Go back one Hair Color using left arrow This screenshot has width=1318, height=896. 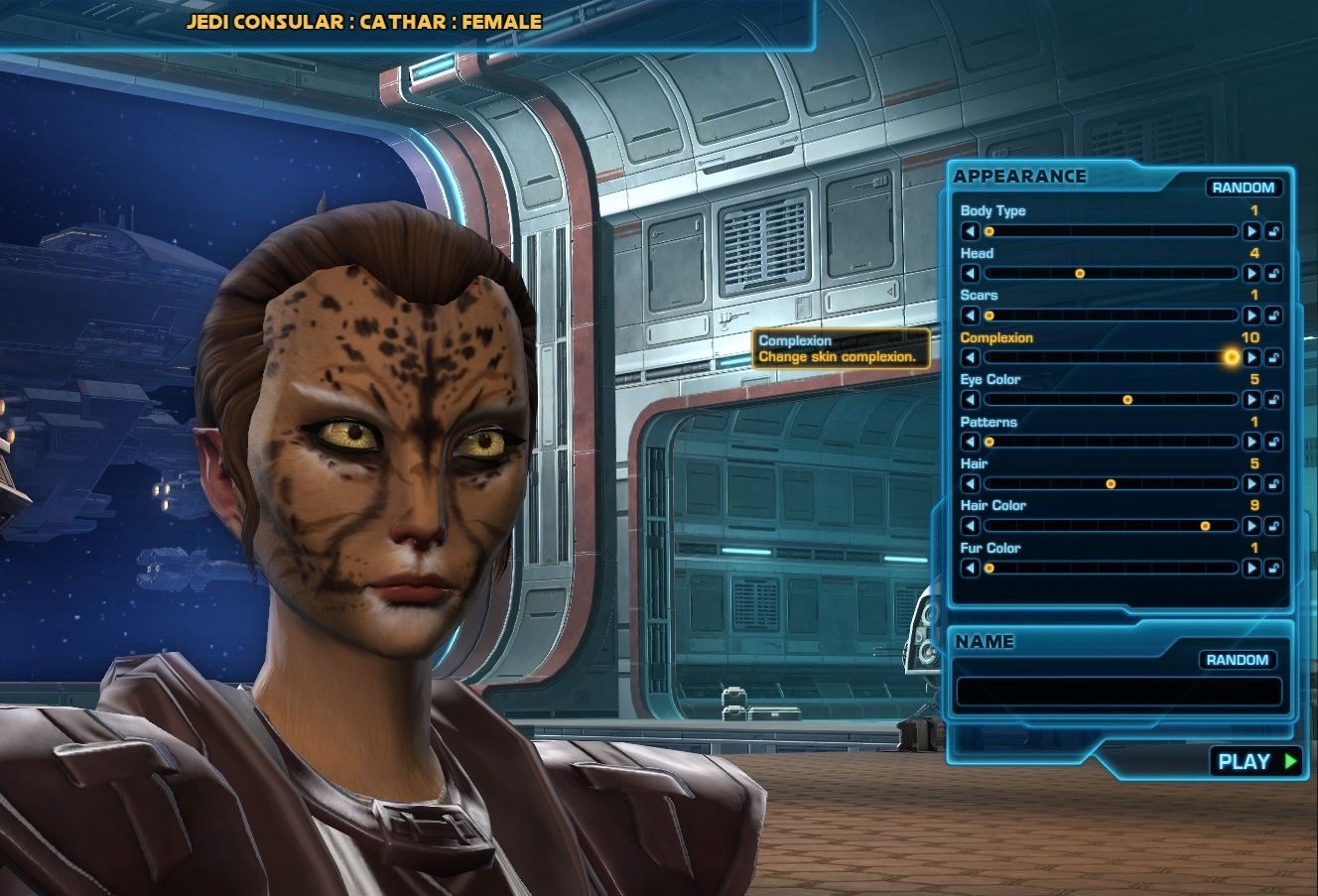pyautogui.click(x=970, y=526)
